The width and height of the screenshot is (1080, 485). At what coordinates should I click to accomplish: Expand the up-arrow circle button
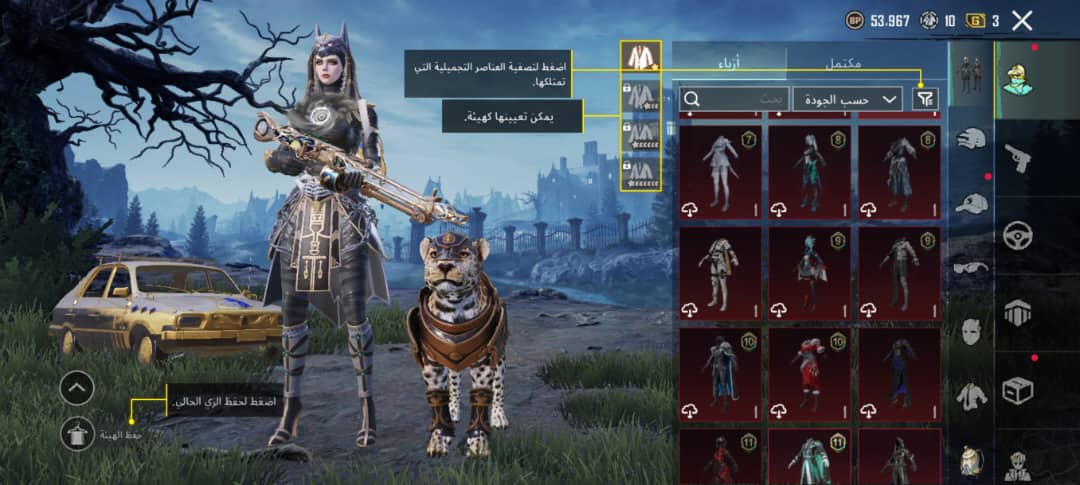coord(77,387)
